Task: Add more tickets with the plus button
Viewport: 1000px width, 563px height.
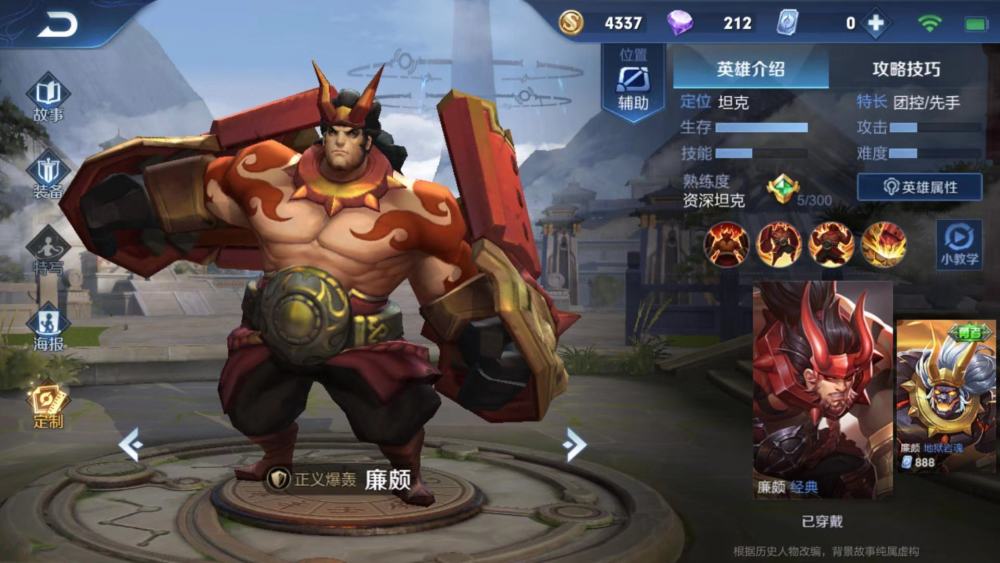Action: pos(876,23)
